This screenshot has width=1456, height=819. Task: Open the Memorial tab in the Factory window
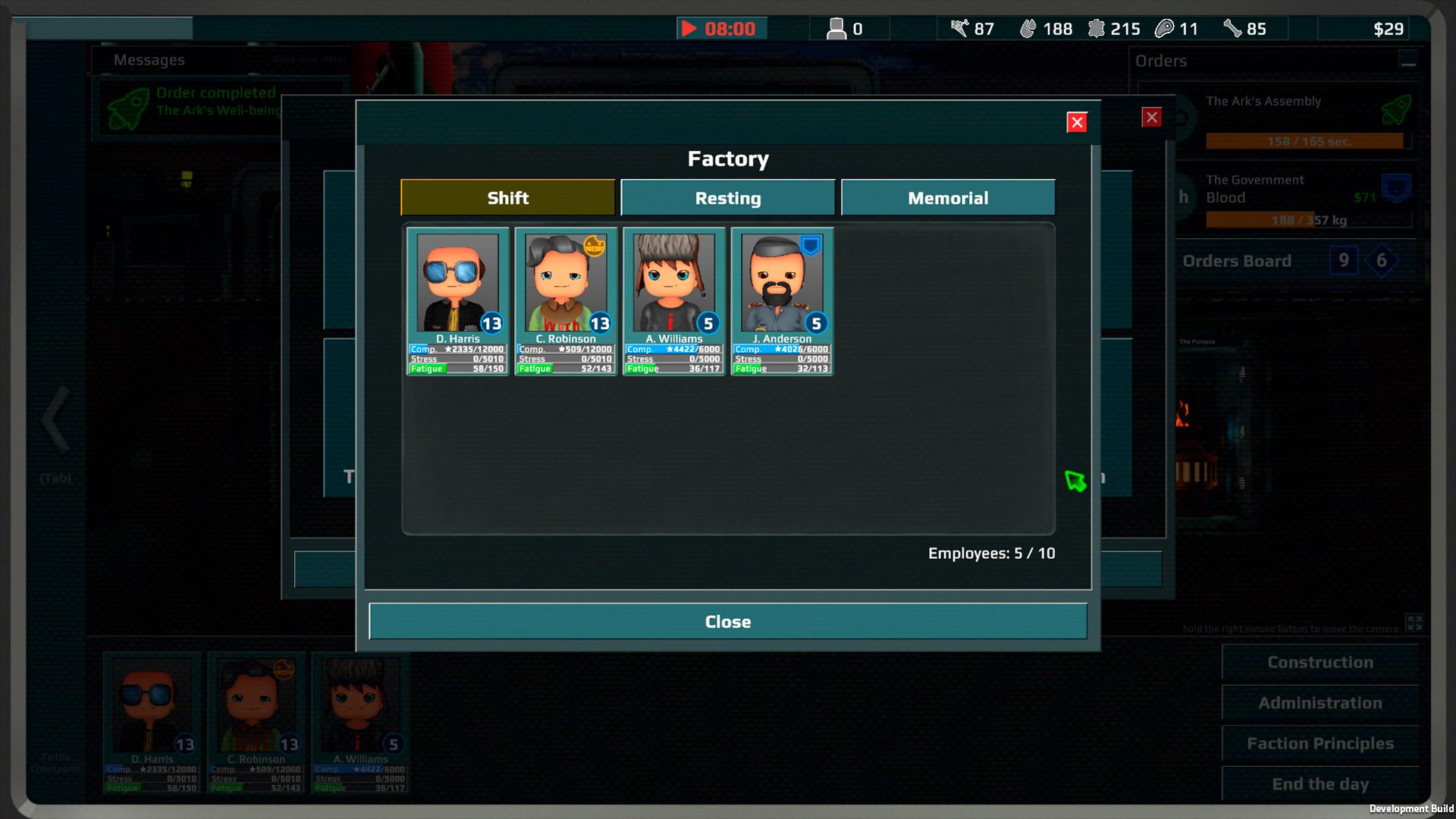[948, 197]
